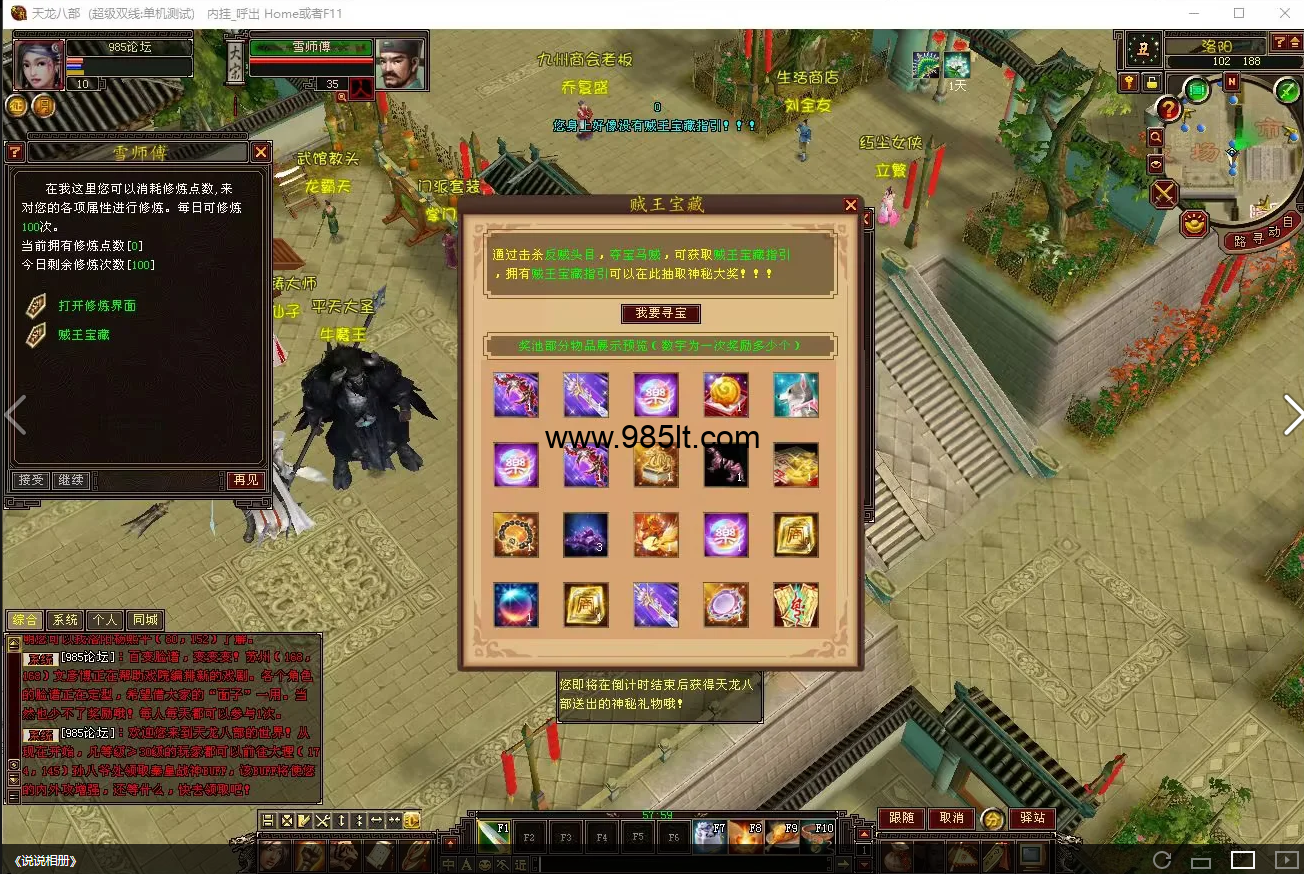Activate the 跟随 follow button

point(901,818)
